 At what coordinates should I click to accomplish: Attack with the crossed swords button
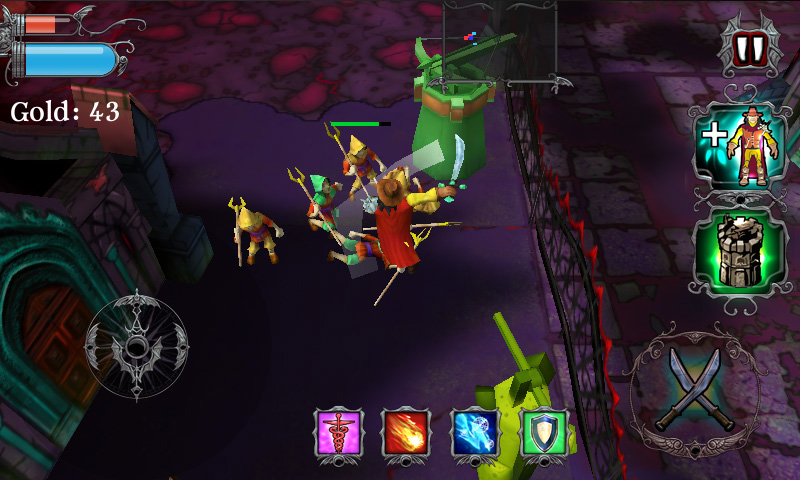[x=696, y=391]
